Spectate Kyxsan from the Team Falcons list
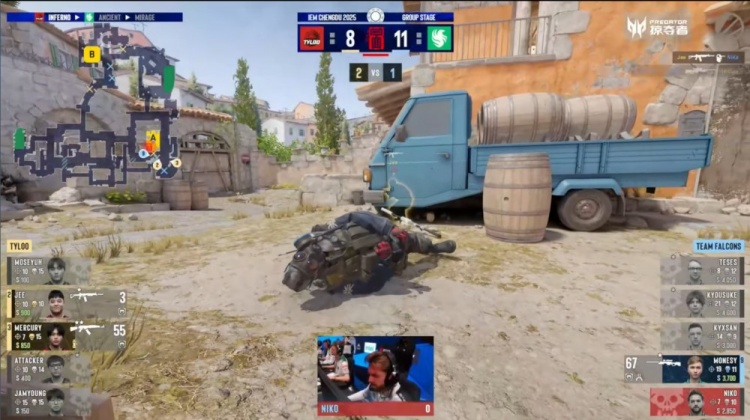This screenshot has height=420, width=750. (x=702, y=336)
